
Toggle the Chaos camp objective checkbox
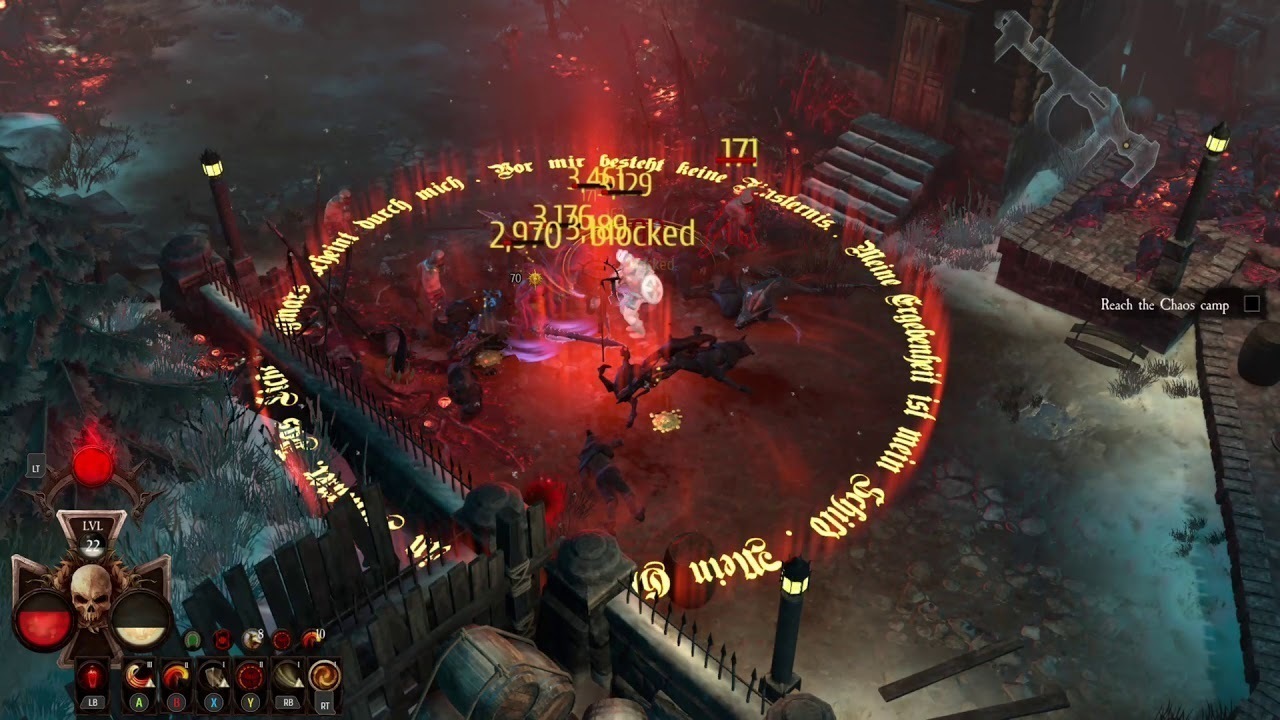[1251, 304]
